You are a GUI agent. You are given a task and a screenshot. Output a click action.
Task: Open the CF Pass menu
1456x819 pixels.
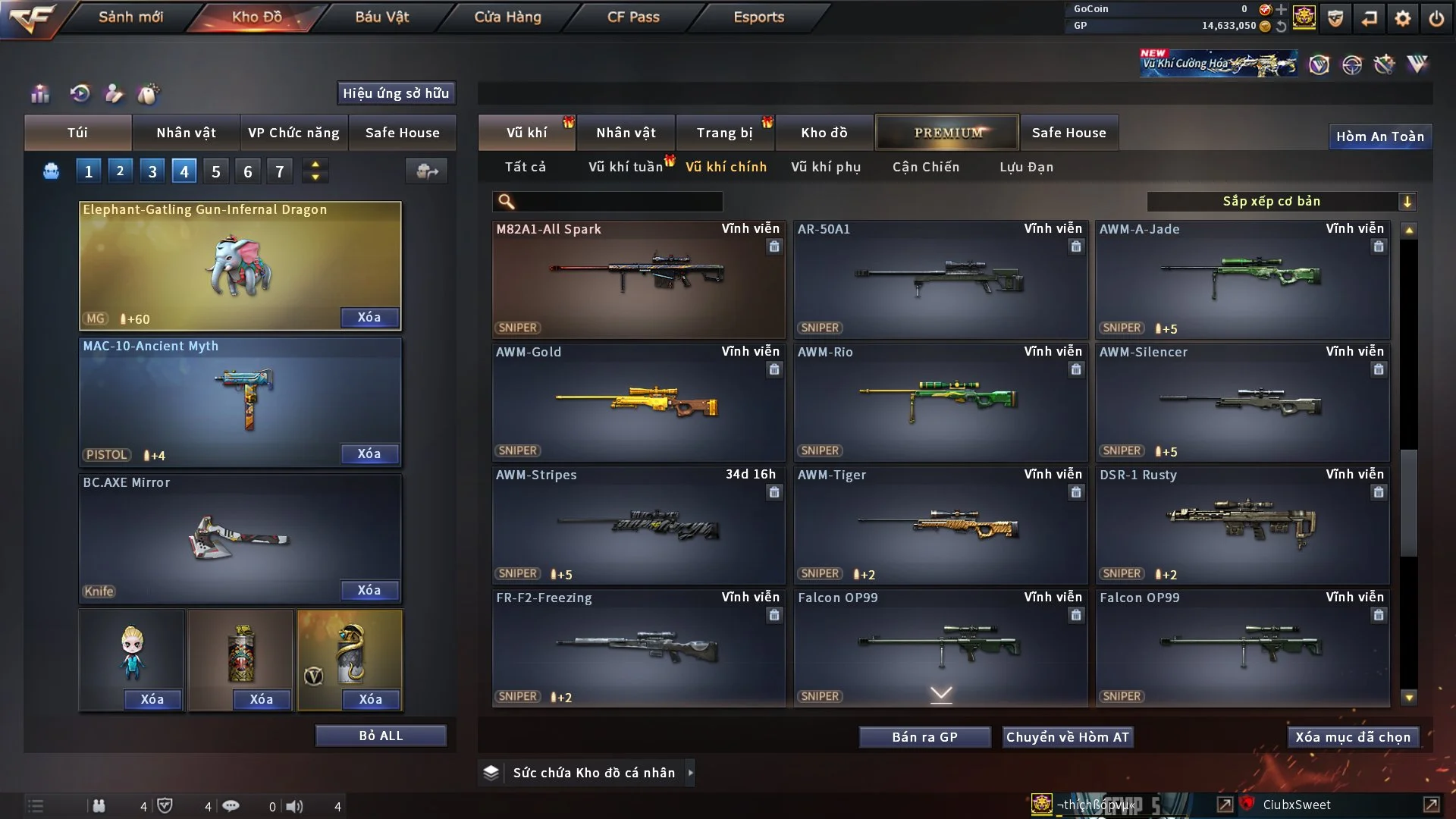tap(633, 17)
